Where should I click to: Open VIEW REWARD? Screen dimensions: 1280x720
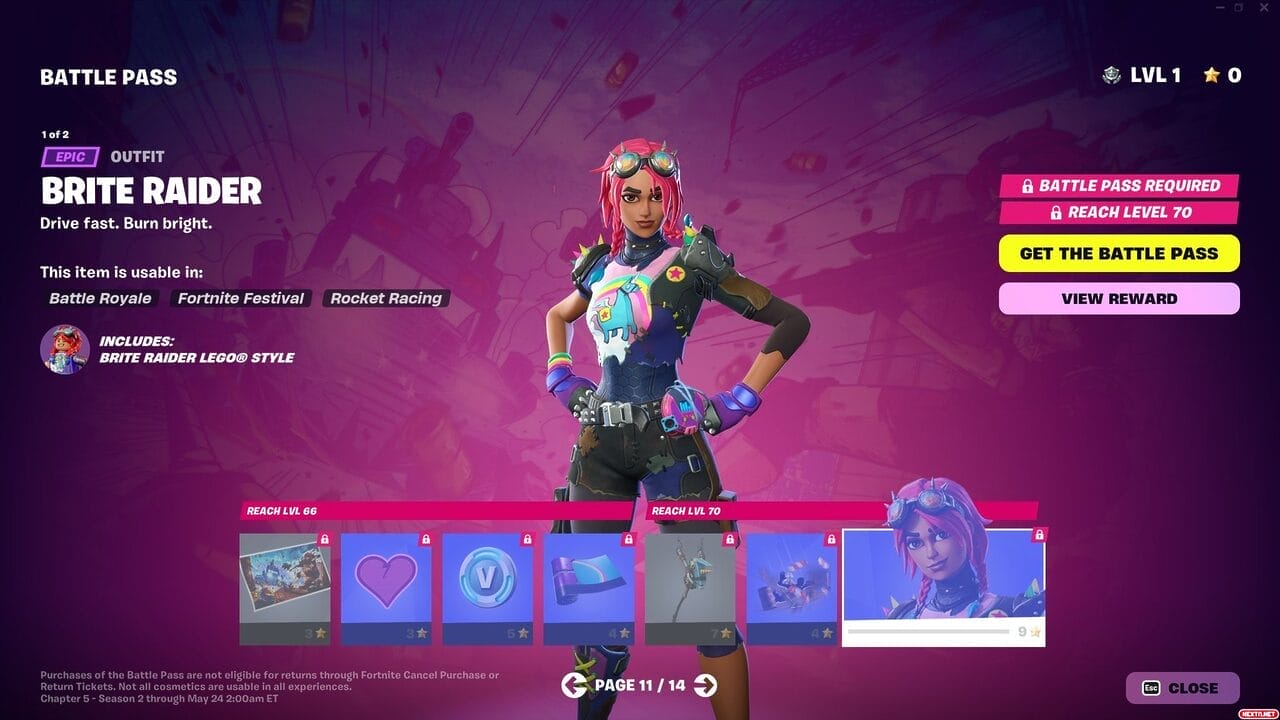1118,298
